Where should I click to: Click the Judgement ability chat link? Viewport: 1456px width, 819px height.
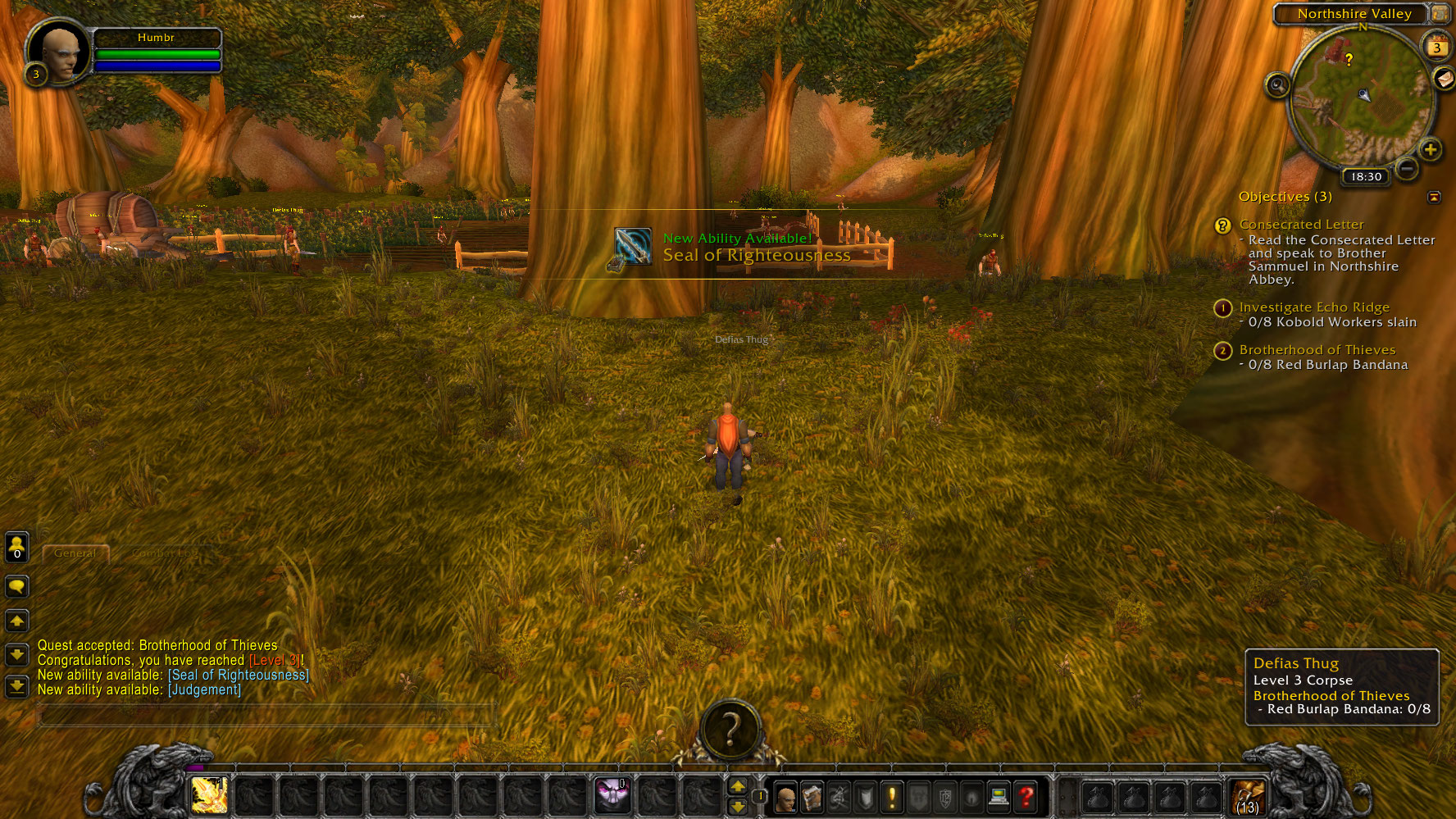[205, 690]
